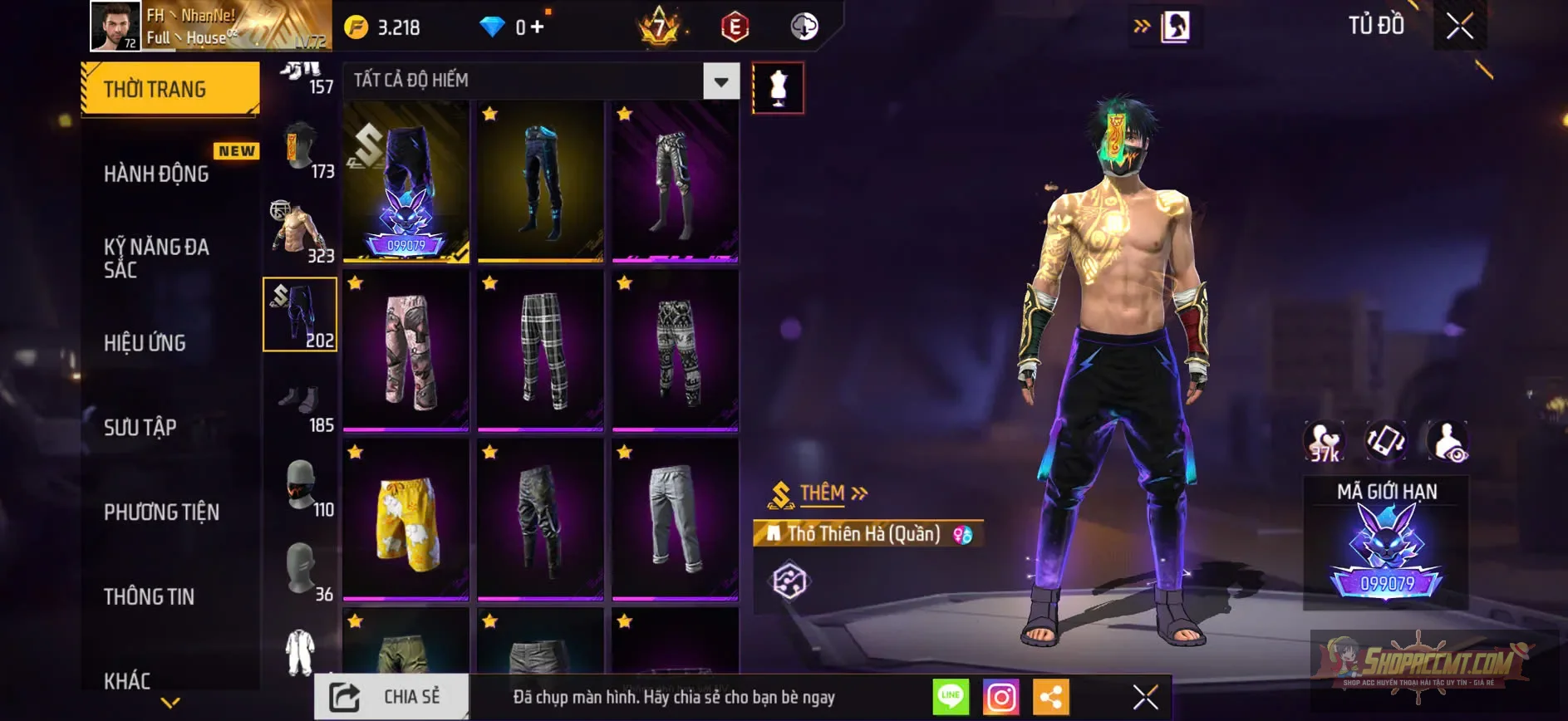Tap the Chia Sẻ share button
1568x721 pixels.
pos(391,697)
